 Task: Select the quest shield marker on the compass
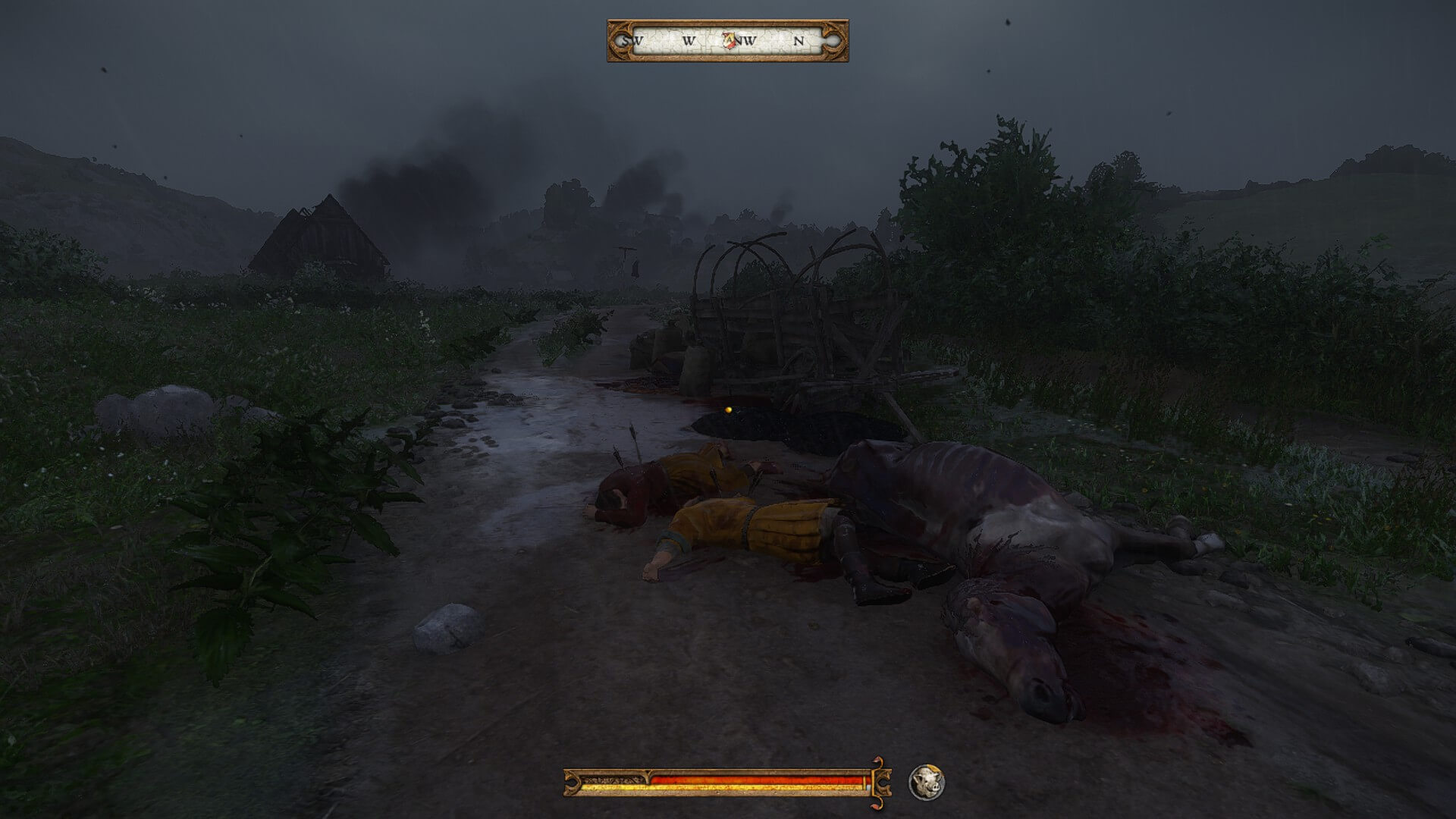(x=731, y=40)
